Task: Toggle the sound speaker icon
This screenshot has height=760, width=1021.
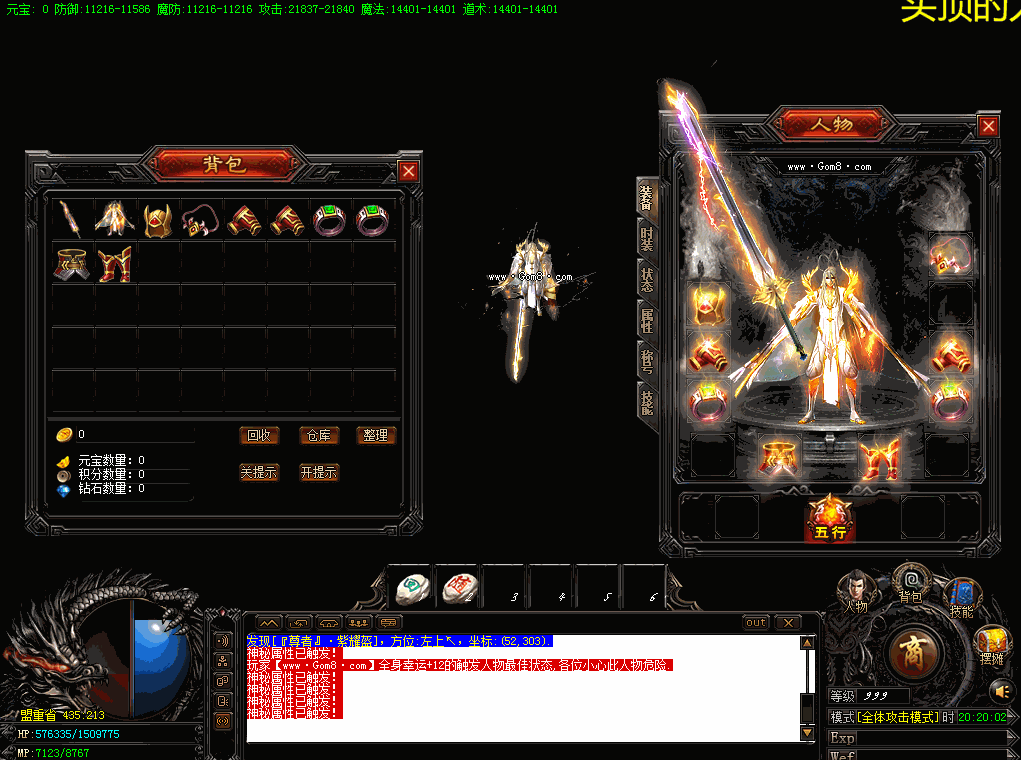Action: (1000, 690)
